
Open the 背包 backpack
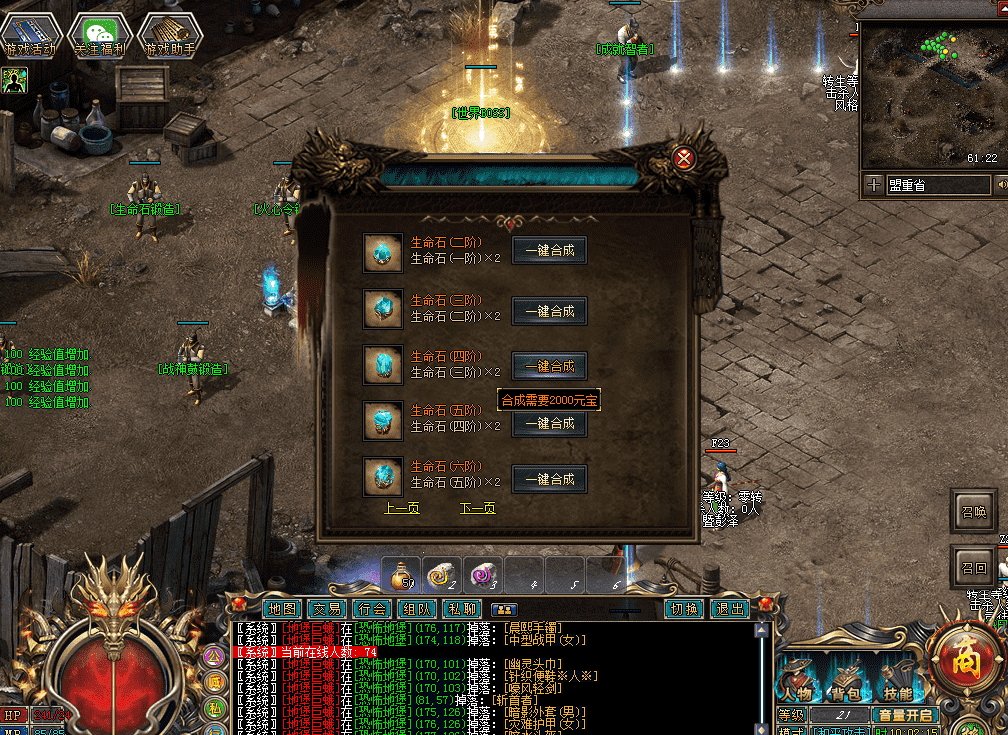(x=847, y=682)
